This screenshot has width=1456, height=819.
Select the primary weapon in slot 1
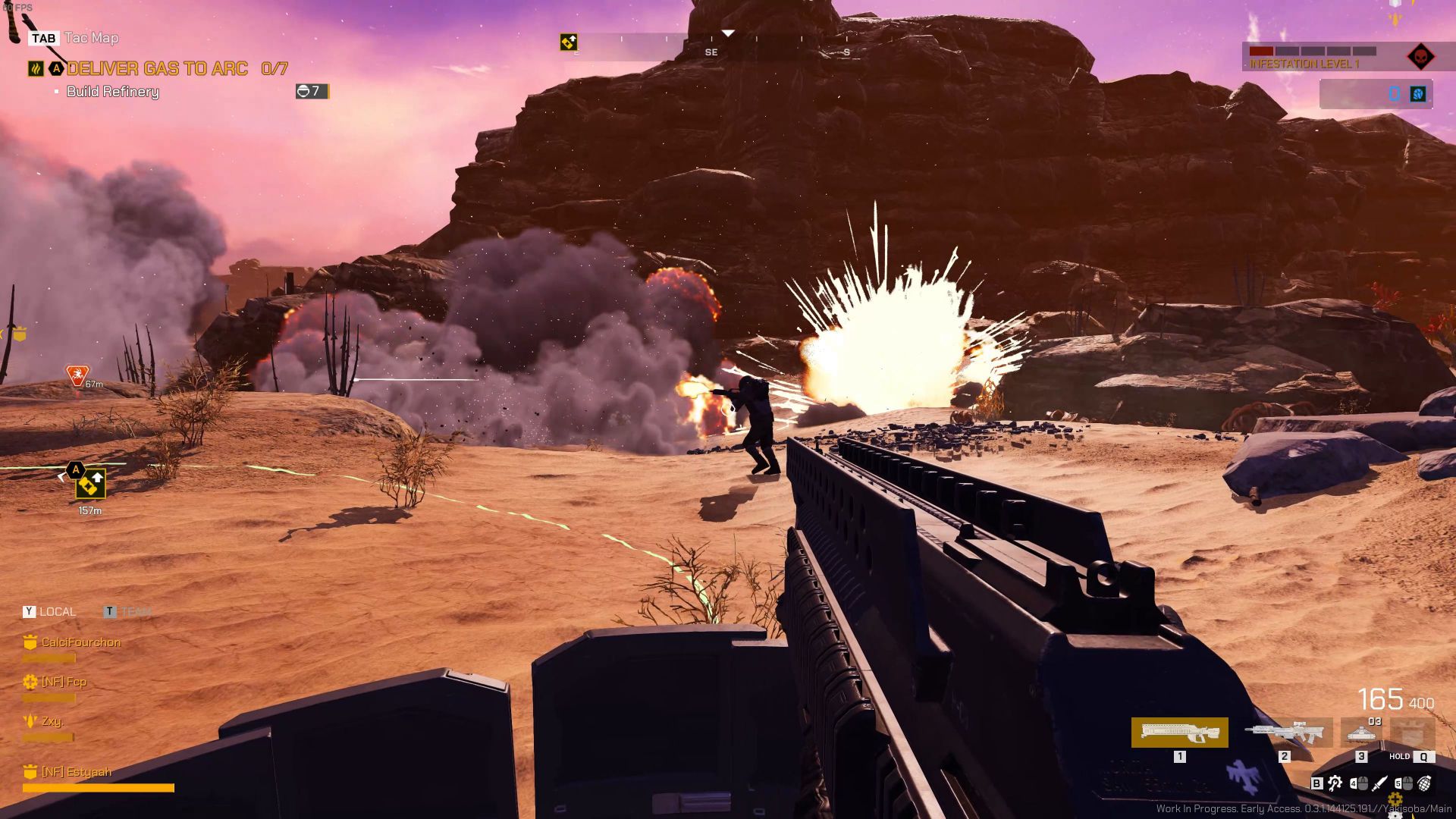click(x=1179, y=733)
